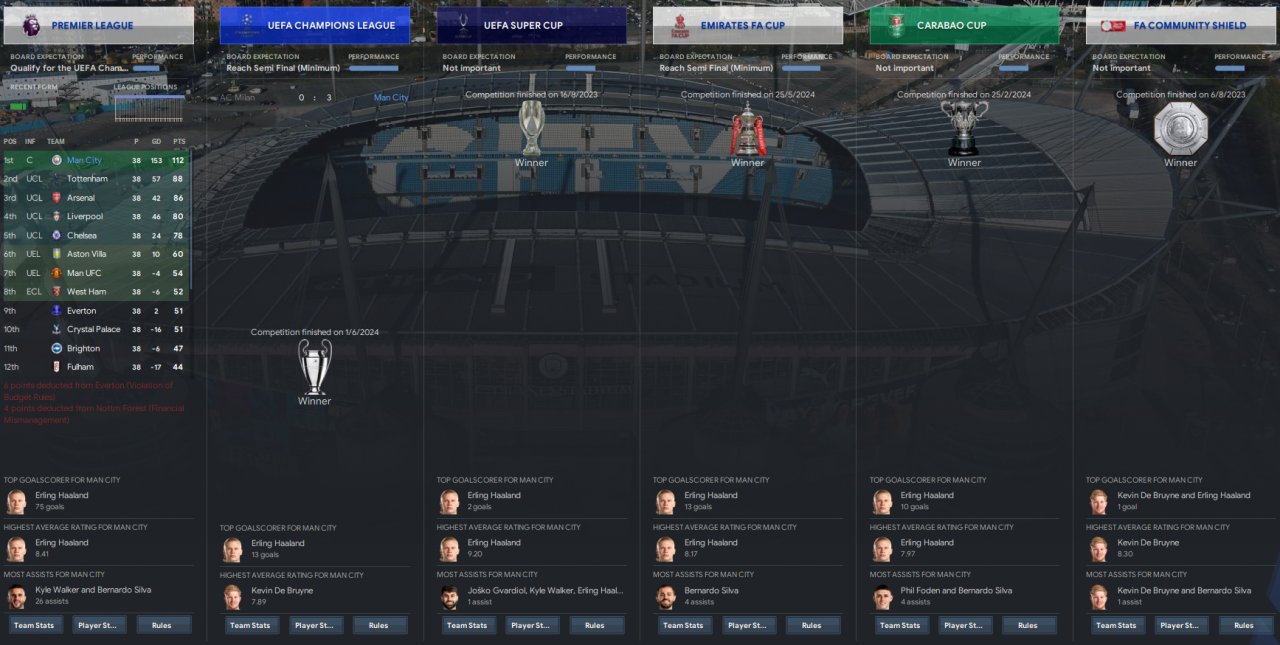Show Team Stats for the Premier League

[34, 625]
